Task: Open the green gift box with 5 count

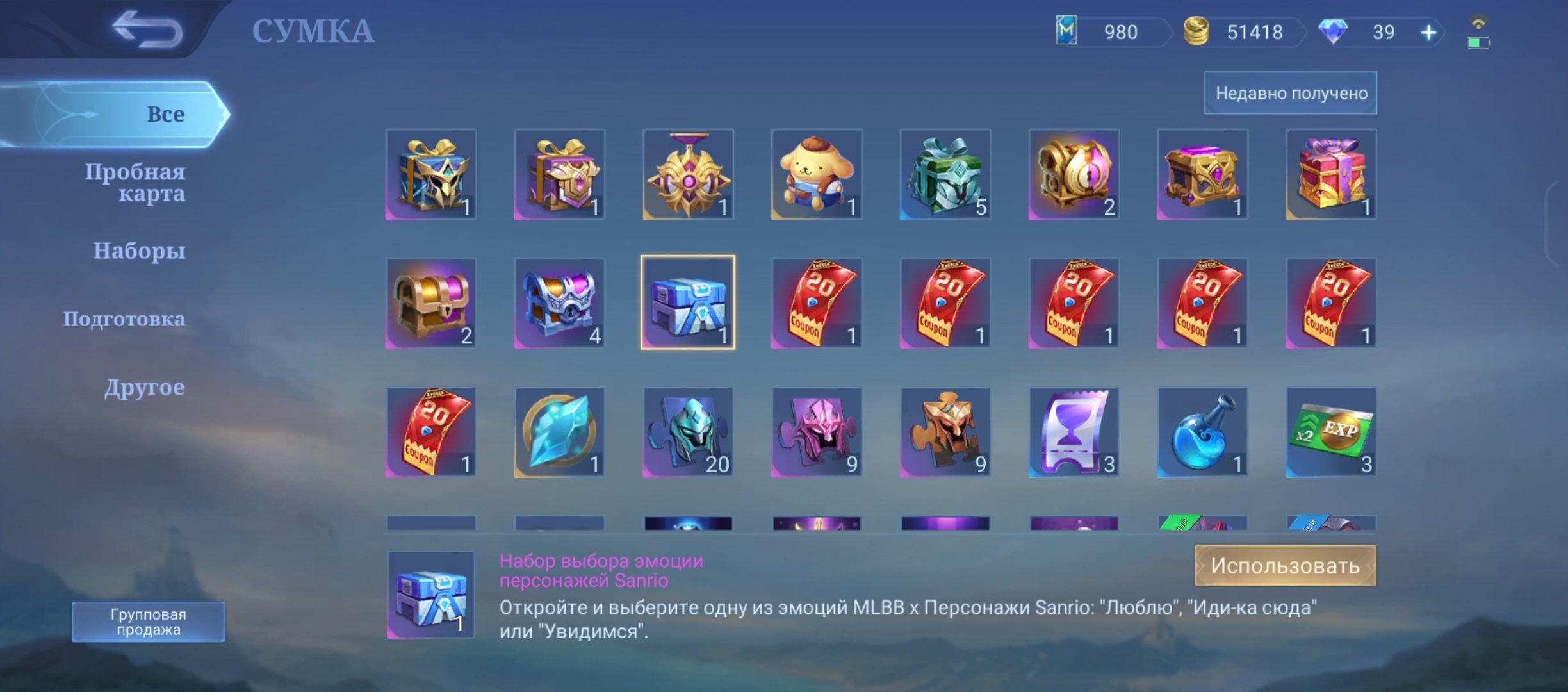Action: (x=944, y=174)
